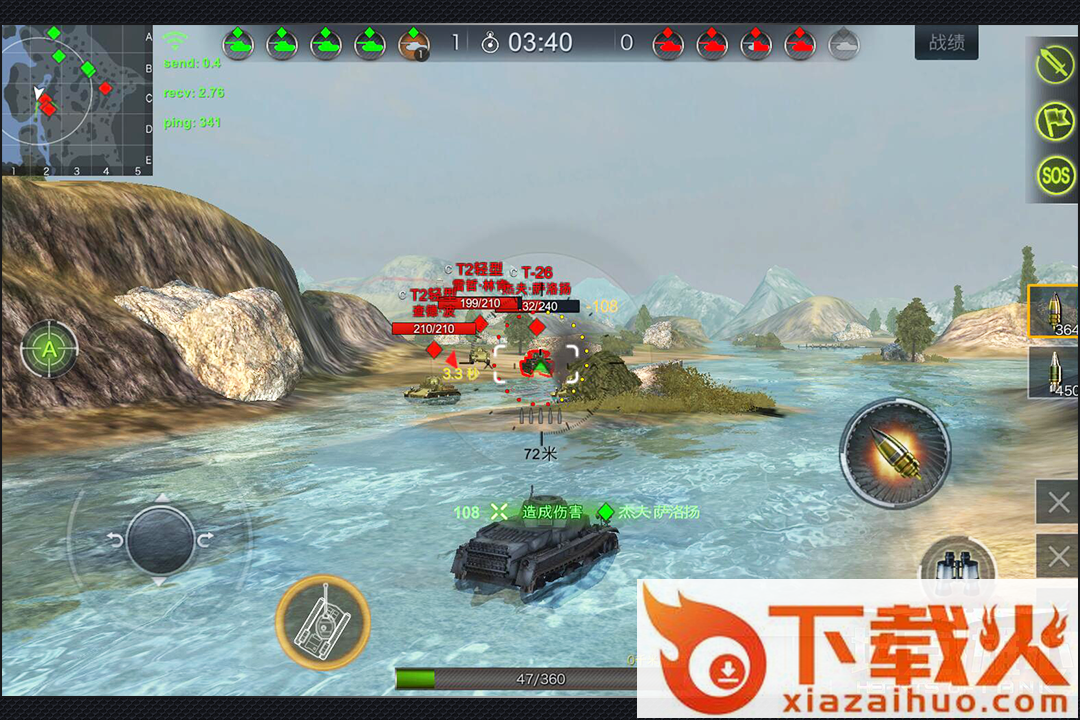Activate the green A auto-aim button
This screenshot has height=720, width=1080.
click(x=48, y=349)
